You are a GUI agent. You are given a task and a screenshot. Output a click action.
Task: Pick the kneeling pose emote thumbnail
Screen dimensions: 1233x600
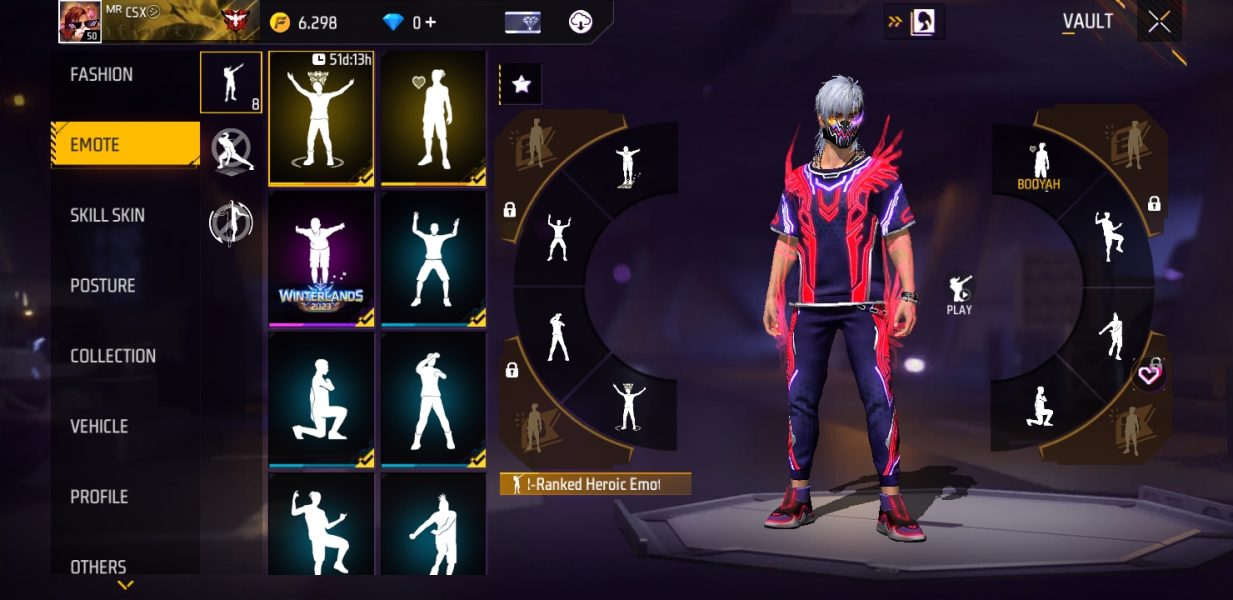point(321,399)
